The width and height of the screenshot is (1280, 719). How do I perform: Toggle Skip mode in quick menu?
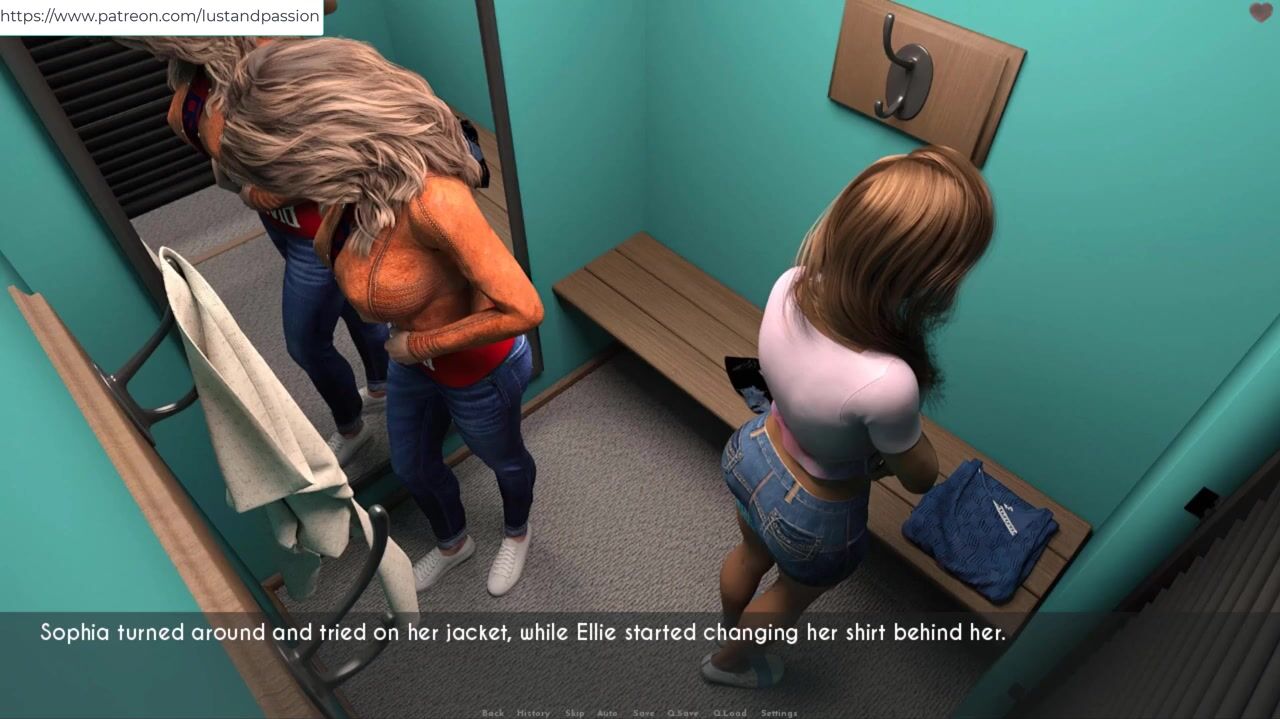point(574,713)
